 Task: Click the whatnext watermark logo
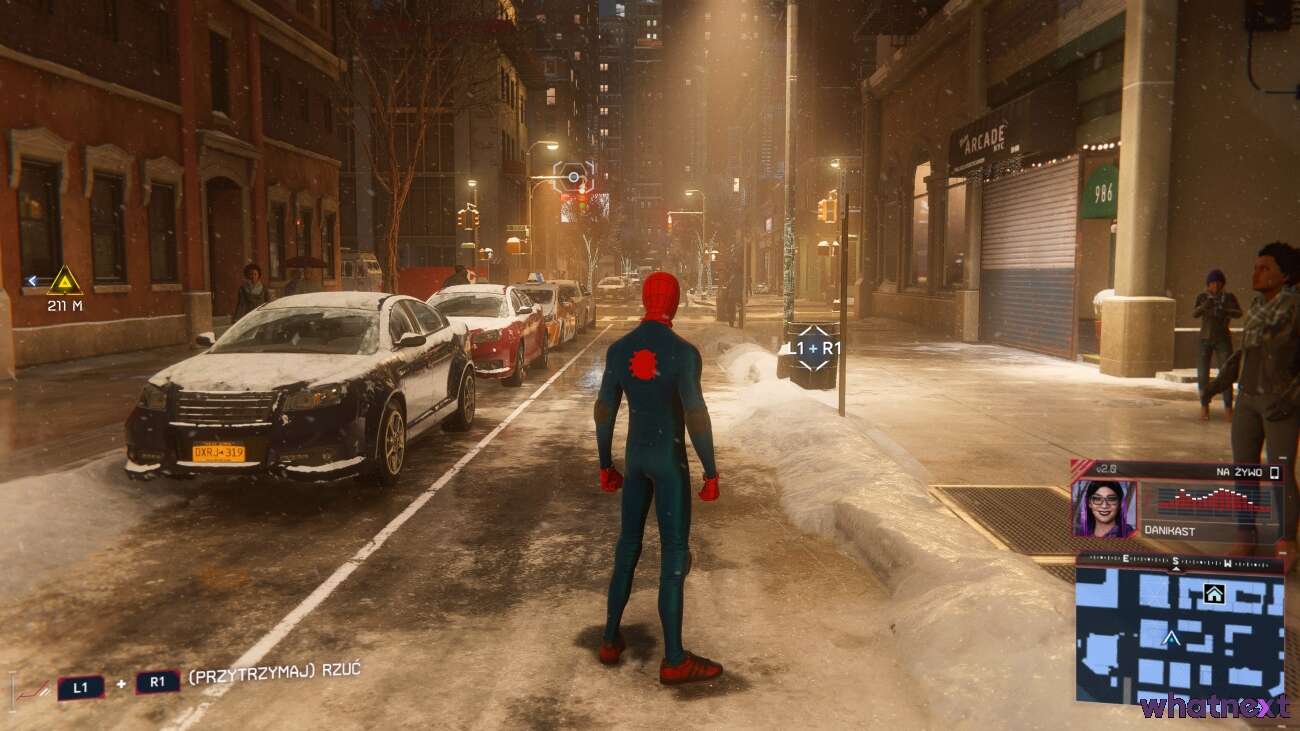pos(1214,707)
